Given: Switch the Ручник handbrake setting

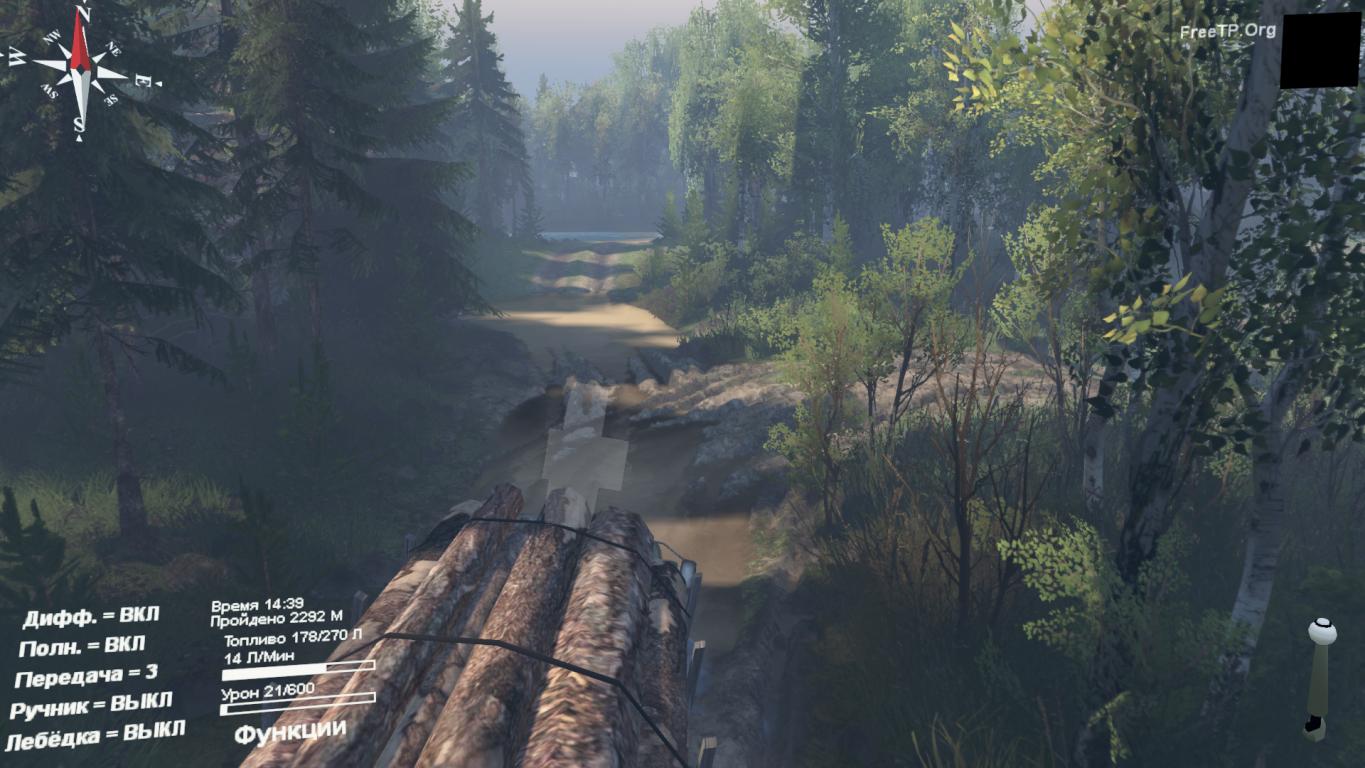Looking at the screenshot, I should click(91, 706).
